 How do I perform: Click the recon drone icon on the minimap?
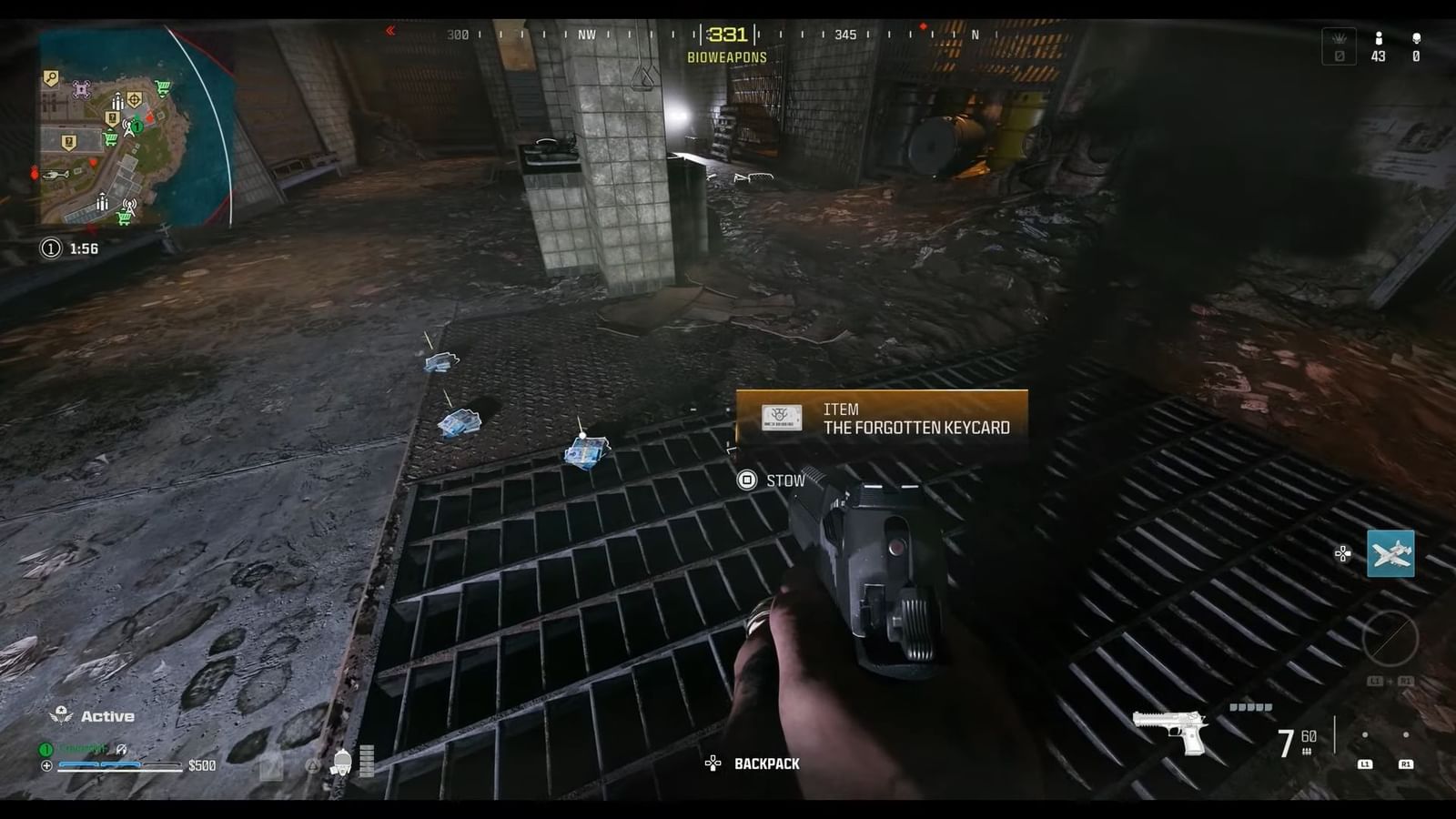[80, 89]
